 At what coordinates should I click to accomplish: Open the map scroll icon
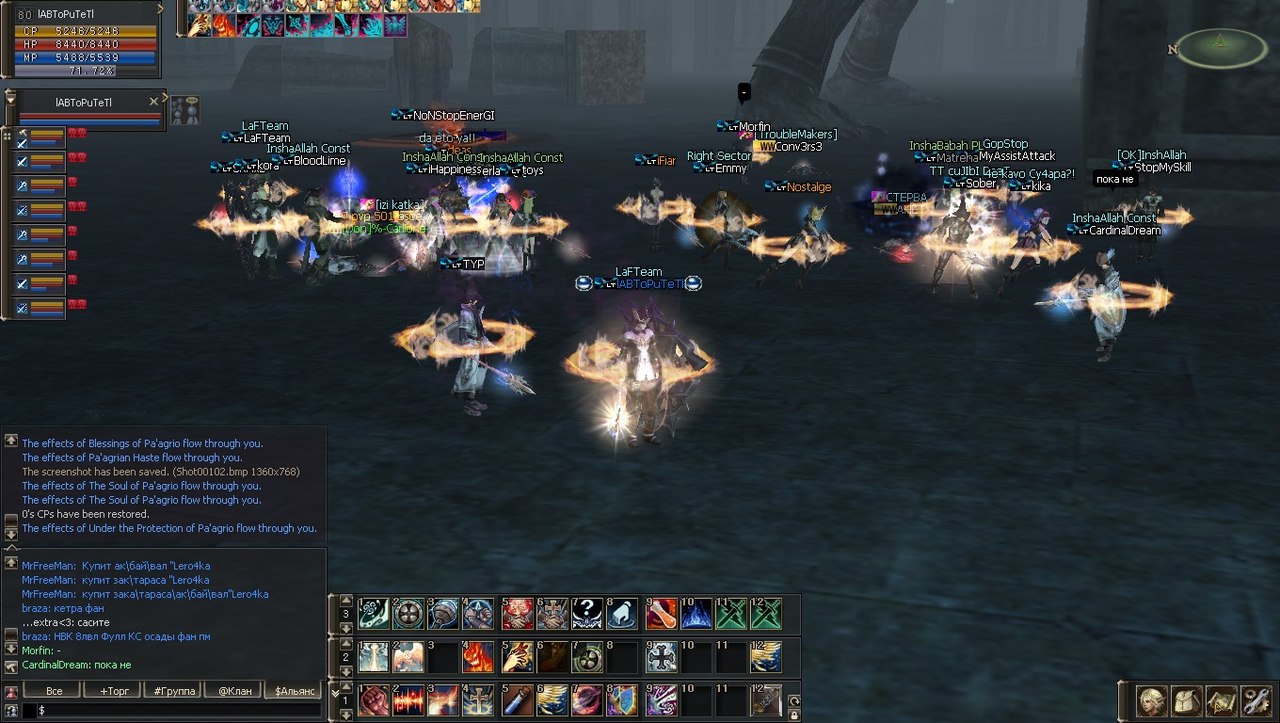[1221, 700]
